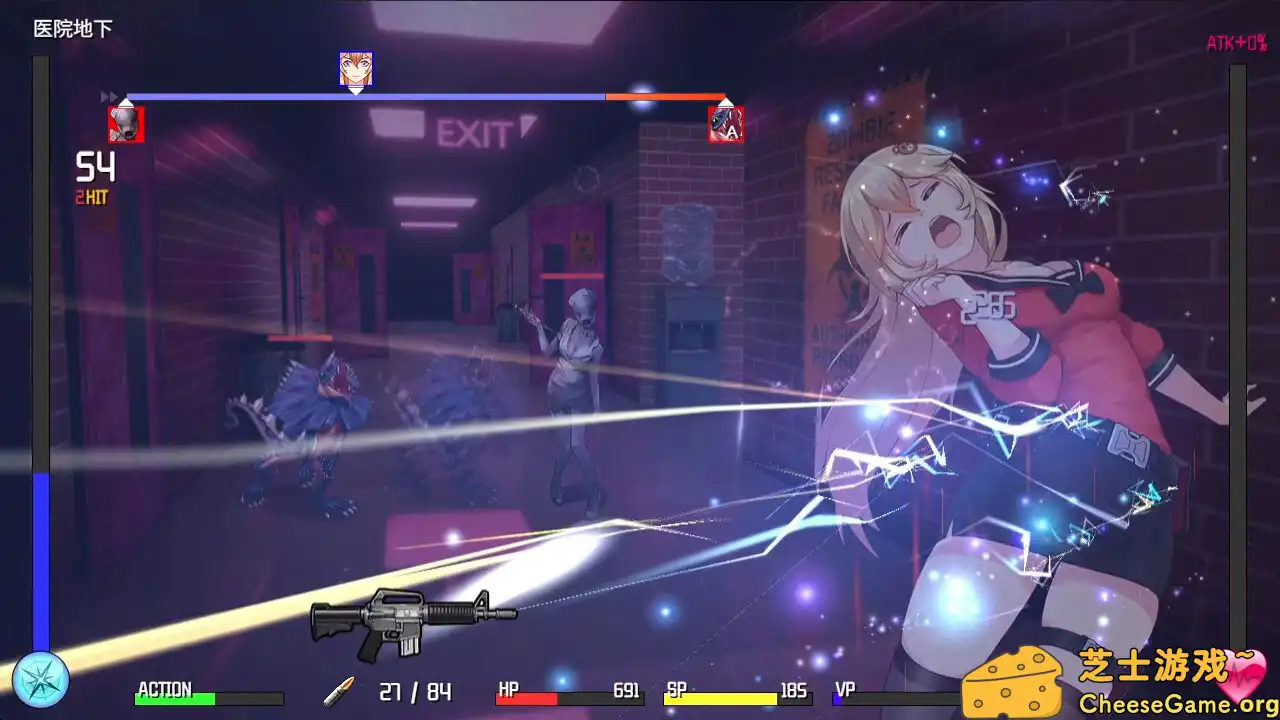The image size is (1280, 720).
Task: Click the ammo counter reading 27 / 84
Action: 414,691
